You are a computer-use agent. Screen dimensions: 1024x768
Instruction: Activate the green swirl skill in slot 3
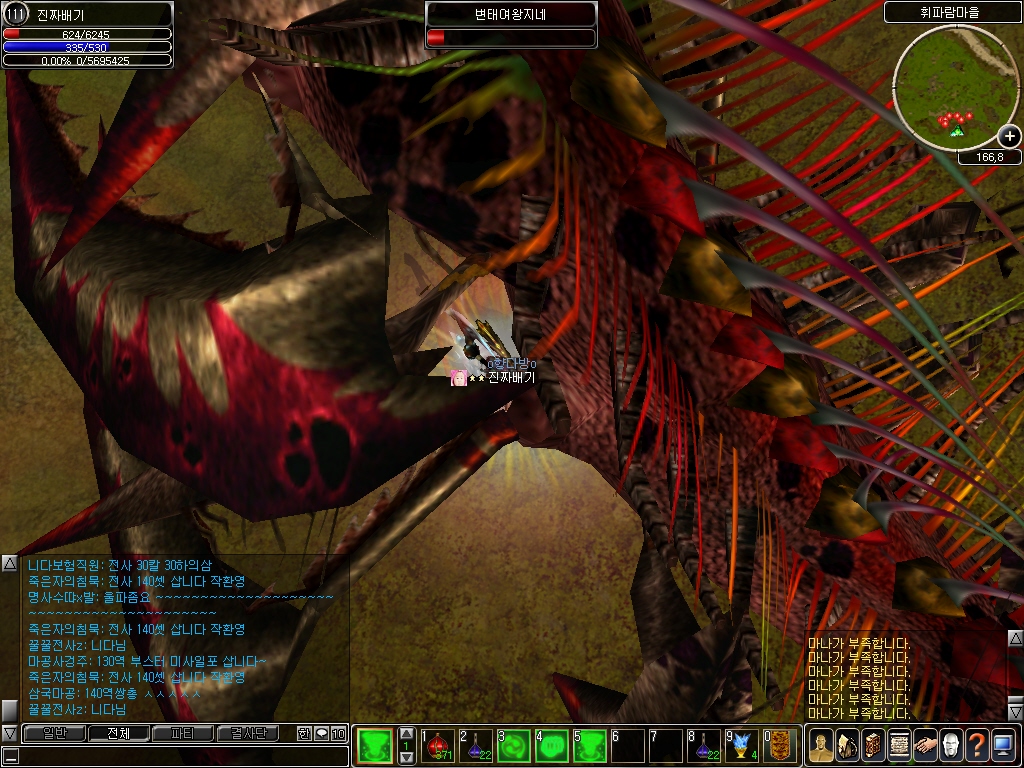point(514,746)
